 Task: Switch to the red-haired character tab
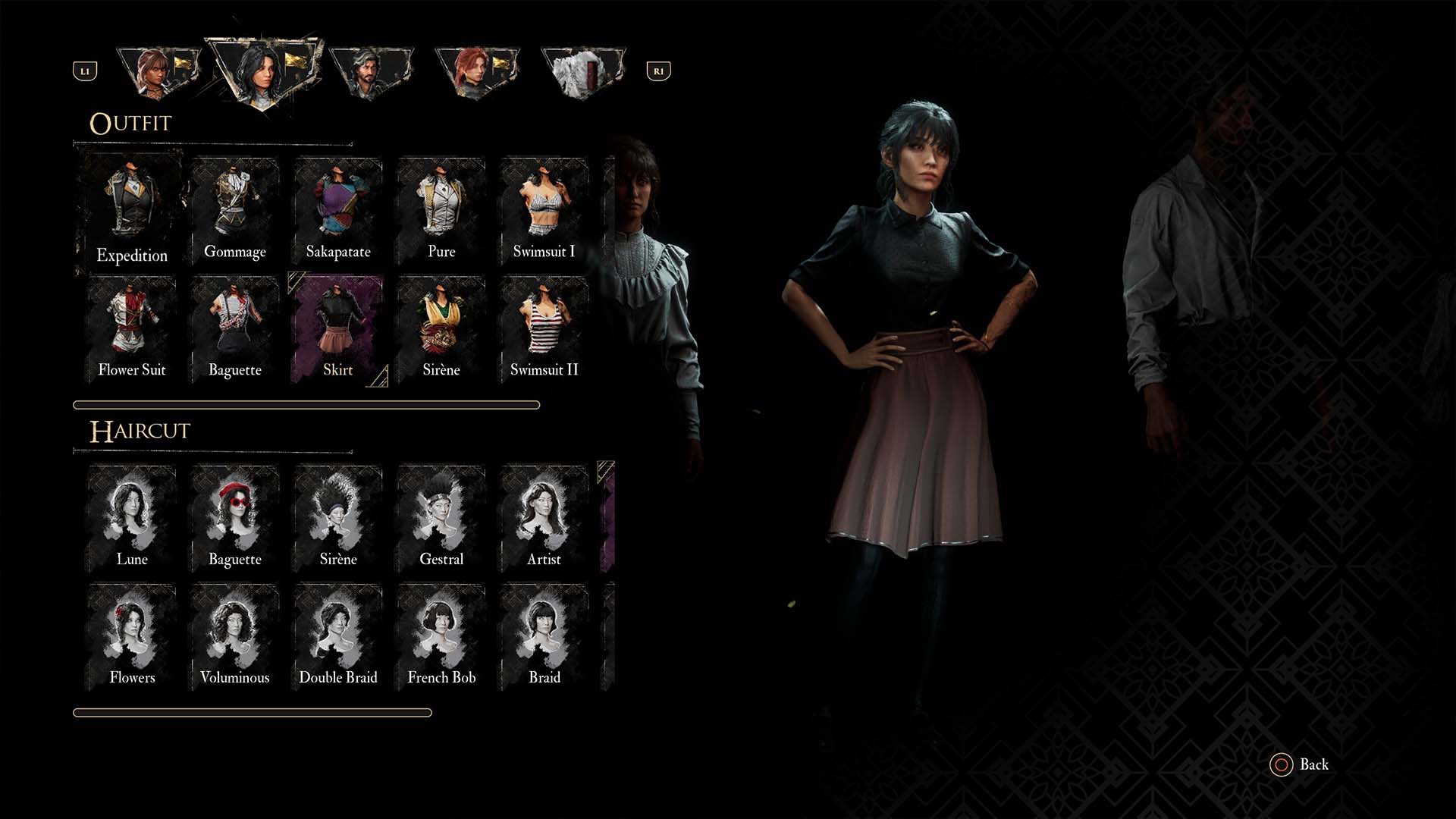(x=476, y=72)
